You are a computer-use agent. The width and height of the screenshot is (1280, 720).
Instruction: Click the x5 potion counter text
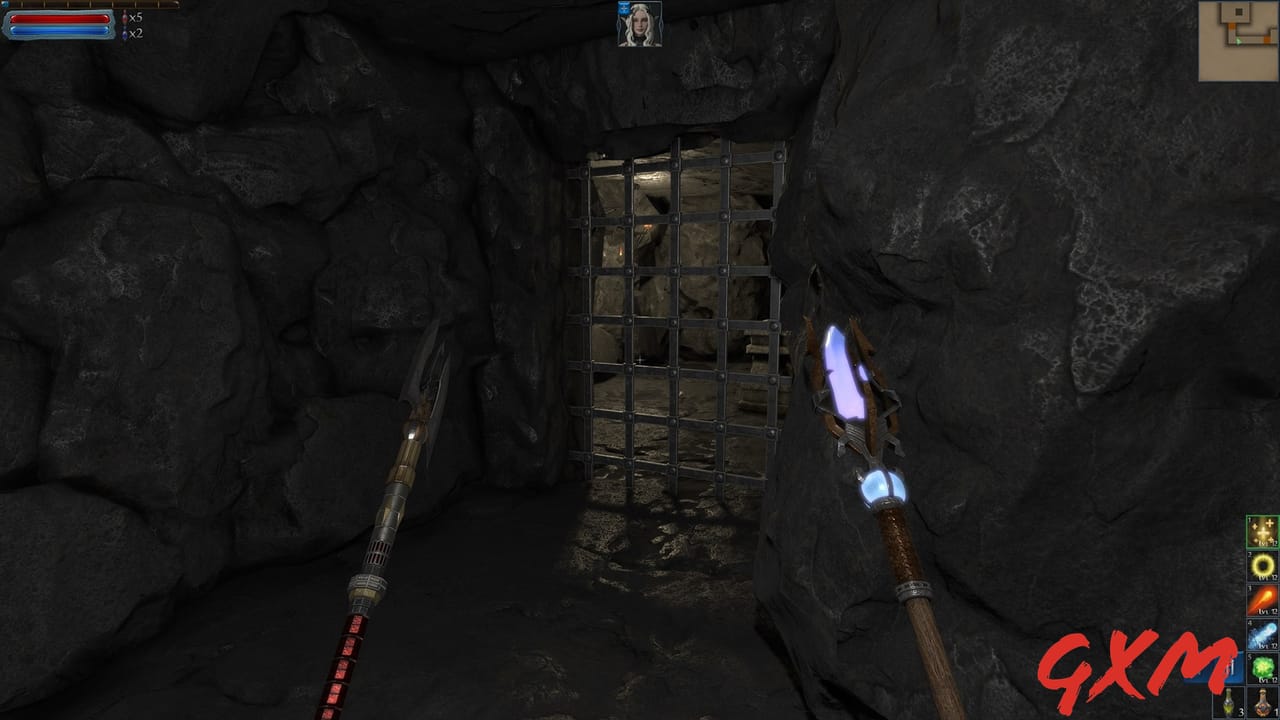coord(136,18)
